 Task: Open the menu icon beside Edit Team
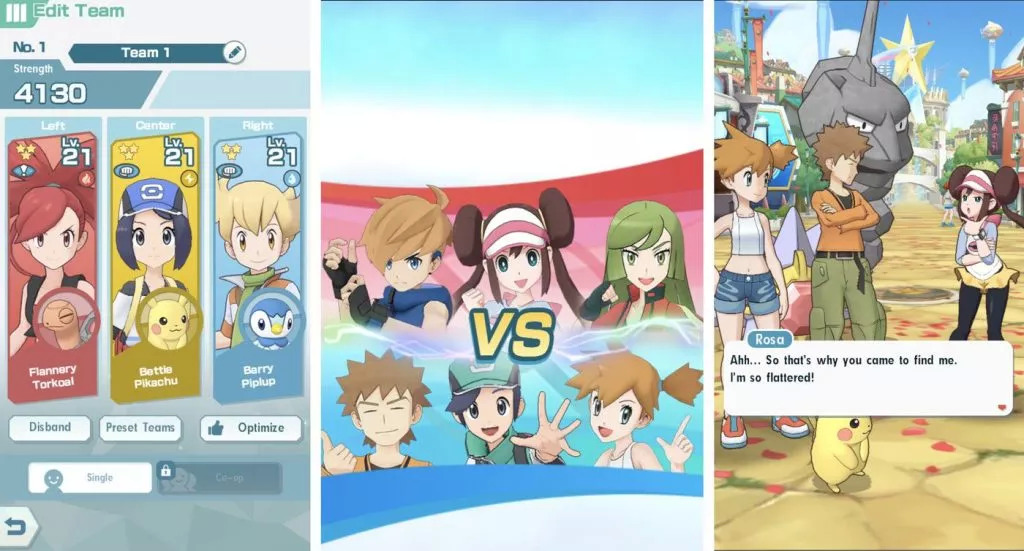[x=16, y=14]
